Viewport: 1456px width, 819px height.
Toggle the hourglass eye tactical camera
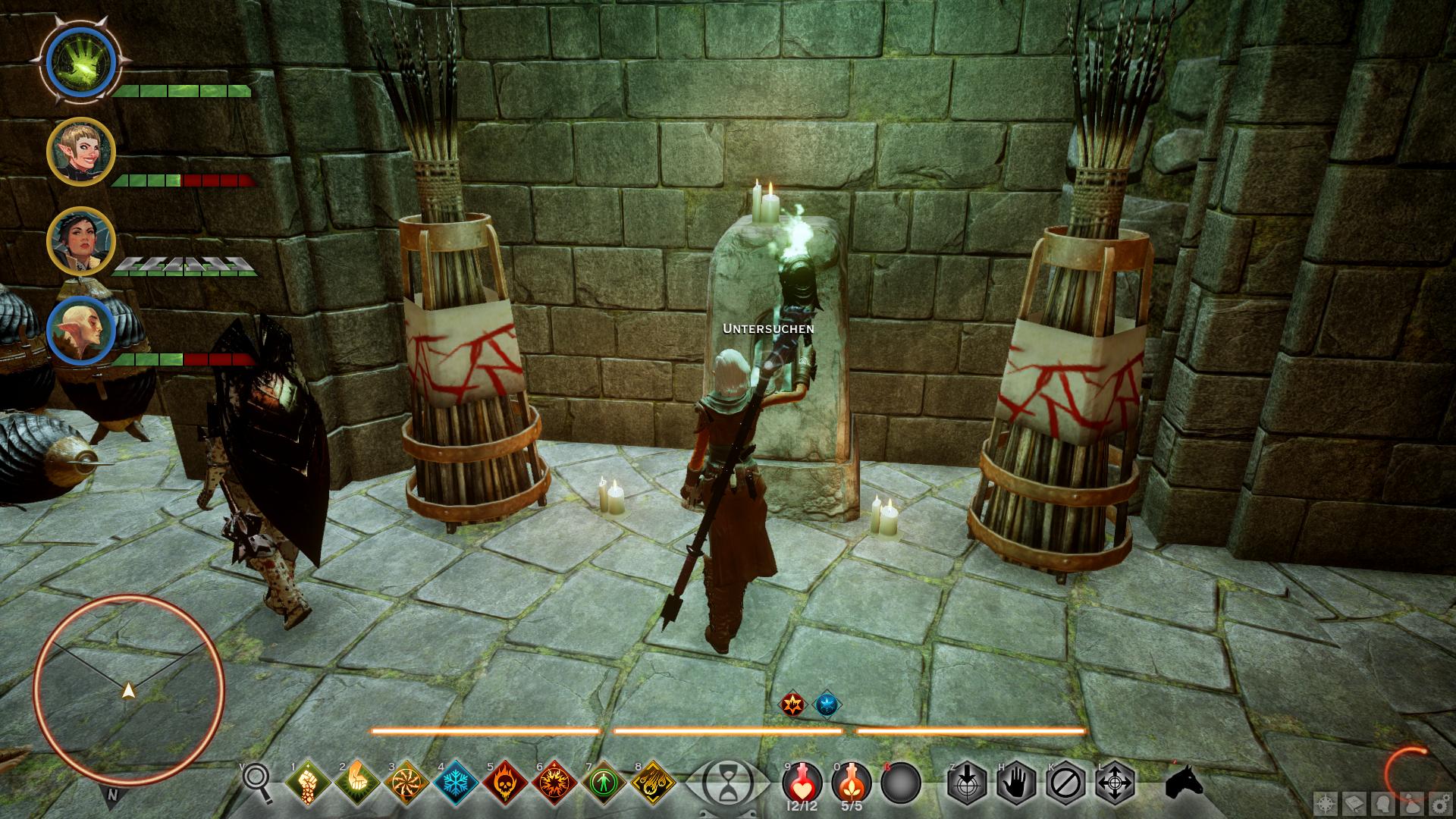pyautogui.click(x=727, y=781)
